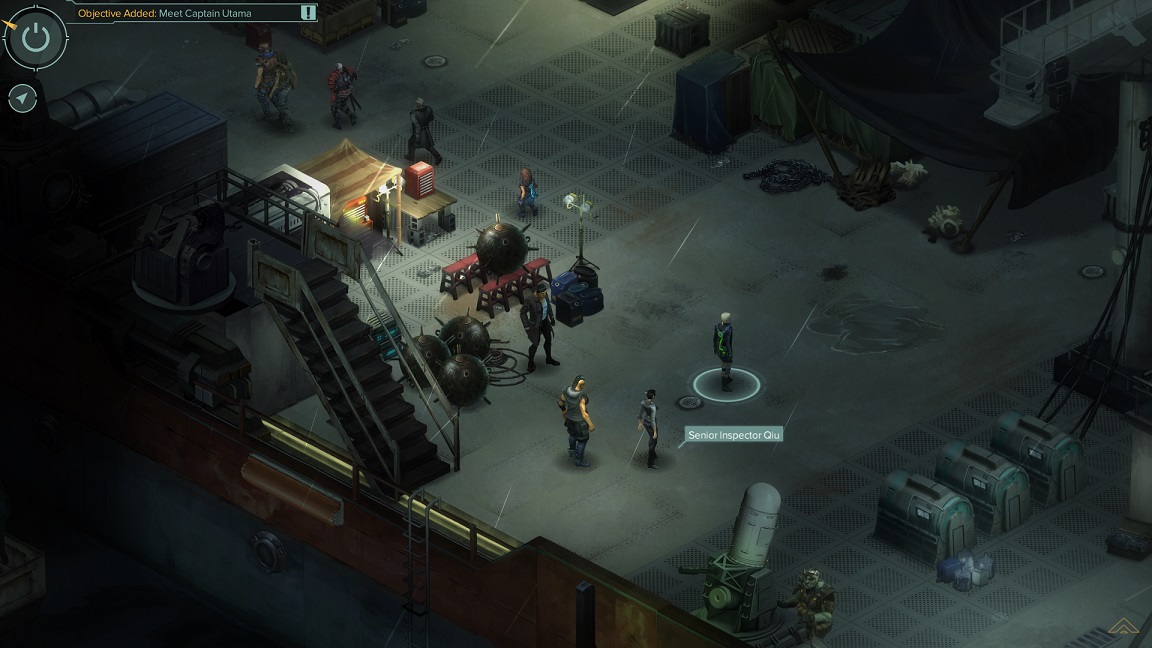Click the Senior Inspector Qiu name label
The width and height of the screenshot is (1152, 648).
coord(733,435)
